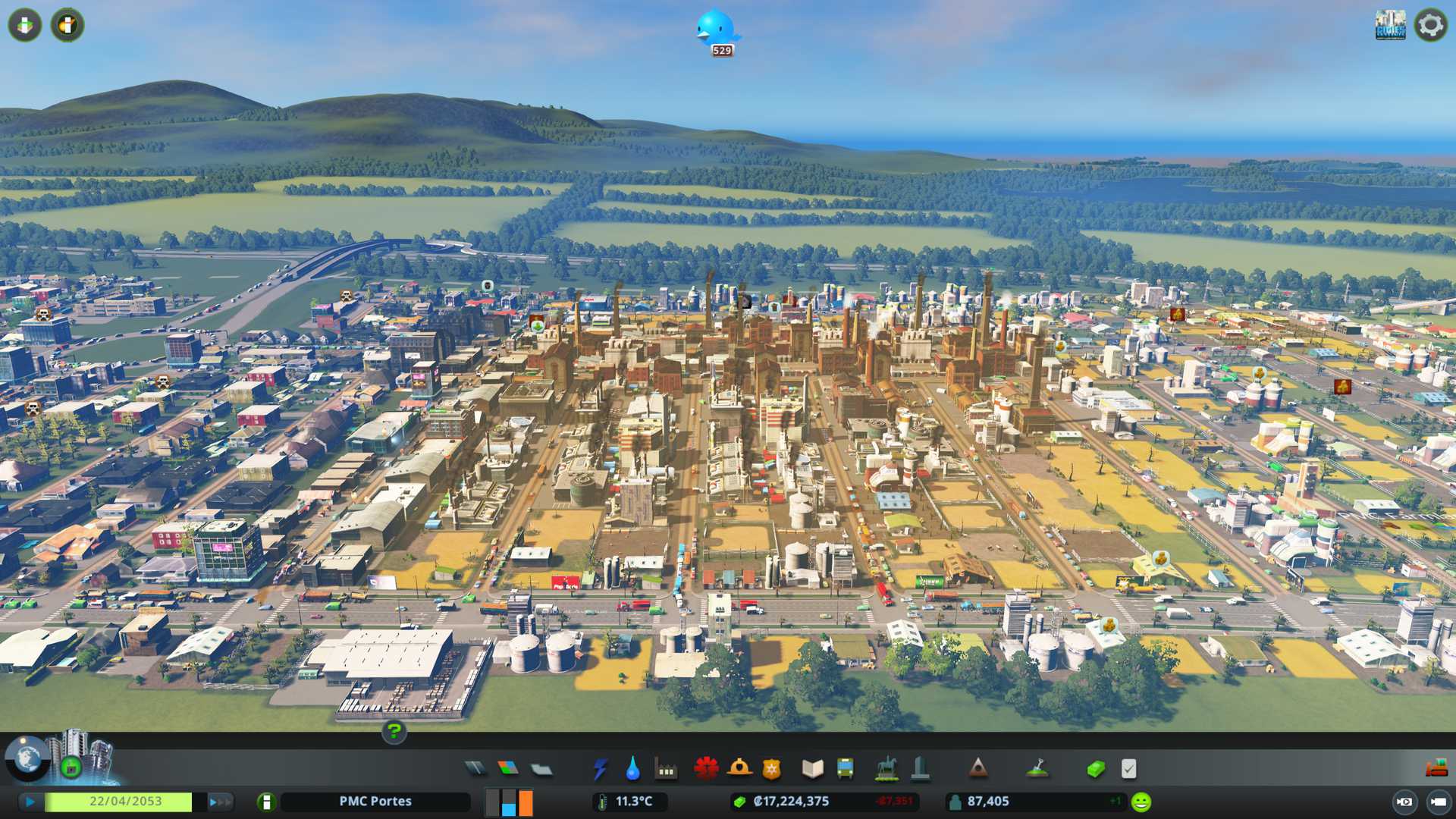Viewport: 1456px width, 819px height.
Task: Open the Healthcare red cross menu
Action: (706, 769)
